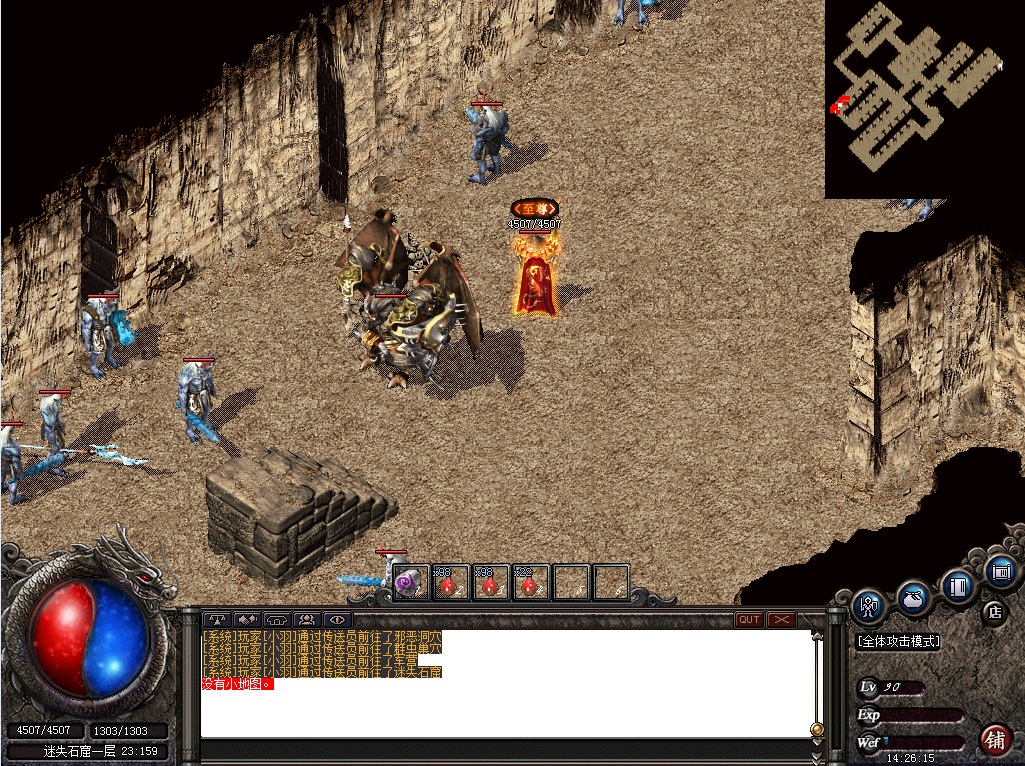
Task: Click the eye icon above the chat
Action: pos(337,620)
